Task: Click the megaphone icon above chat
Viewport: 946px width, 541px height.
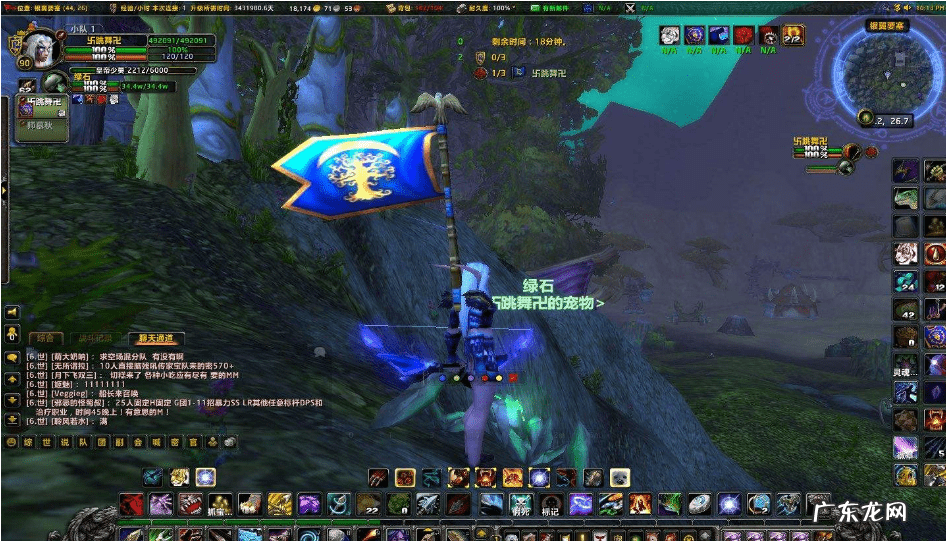Action: (x=12, y=332)
